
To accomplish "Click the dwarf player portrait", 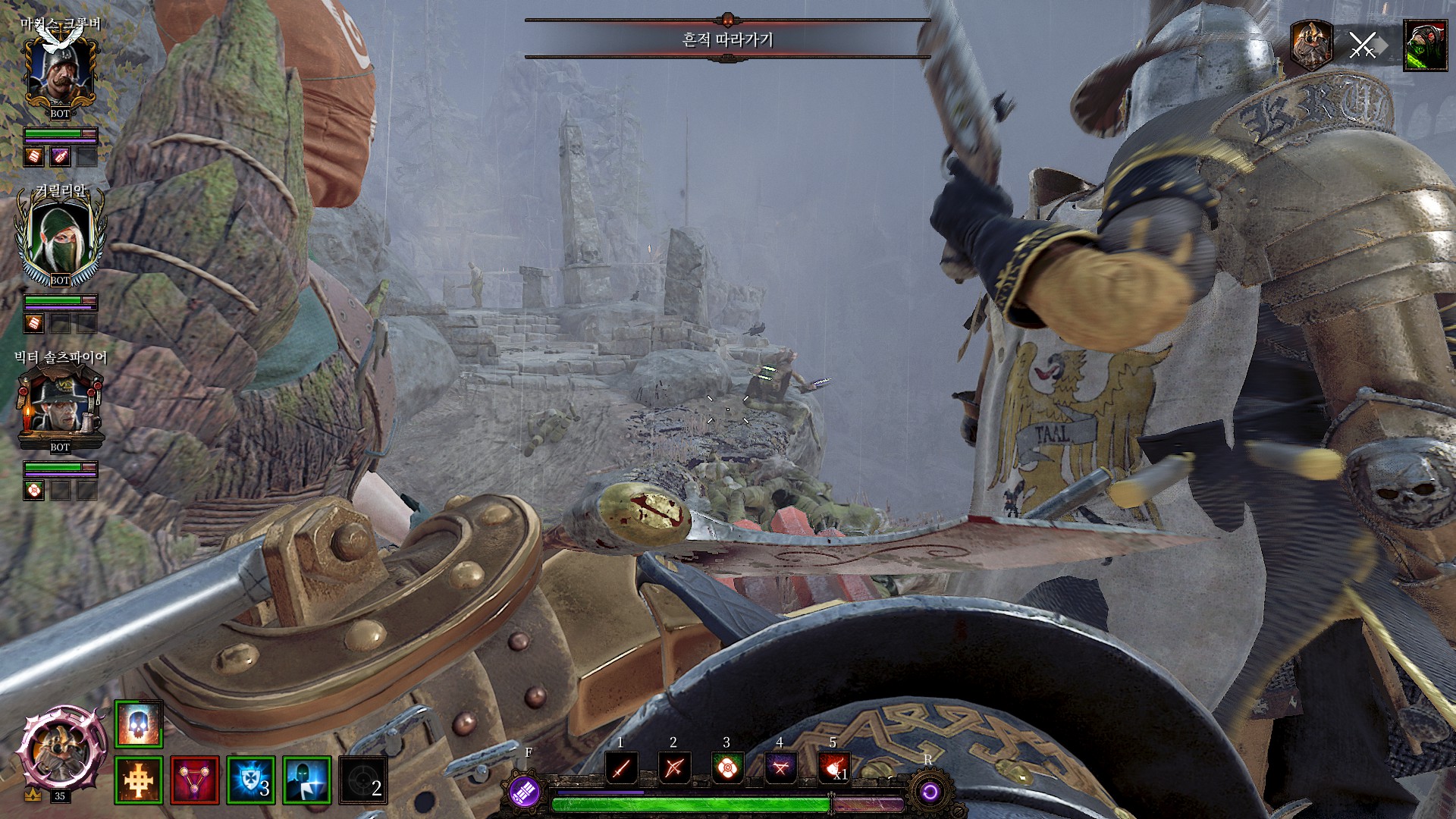I will coord(58,749).
